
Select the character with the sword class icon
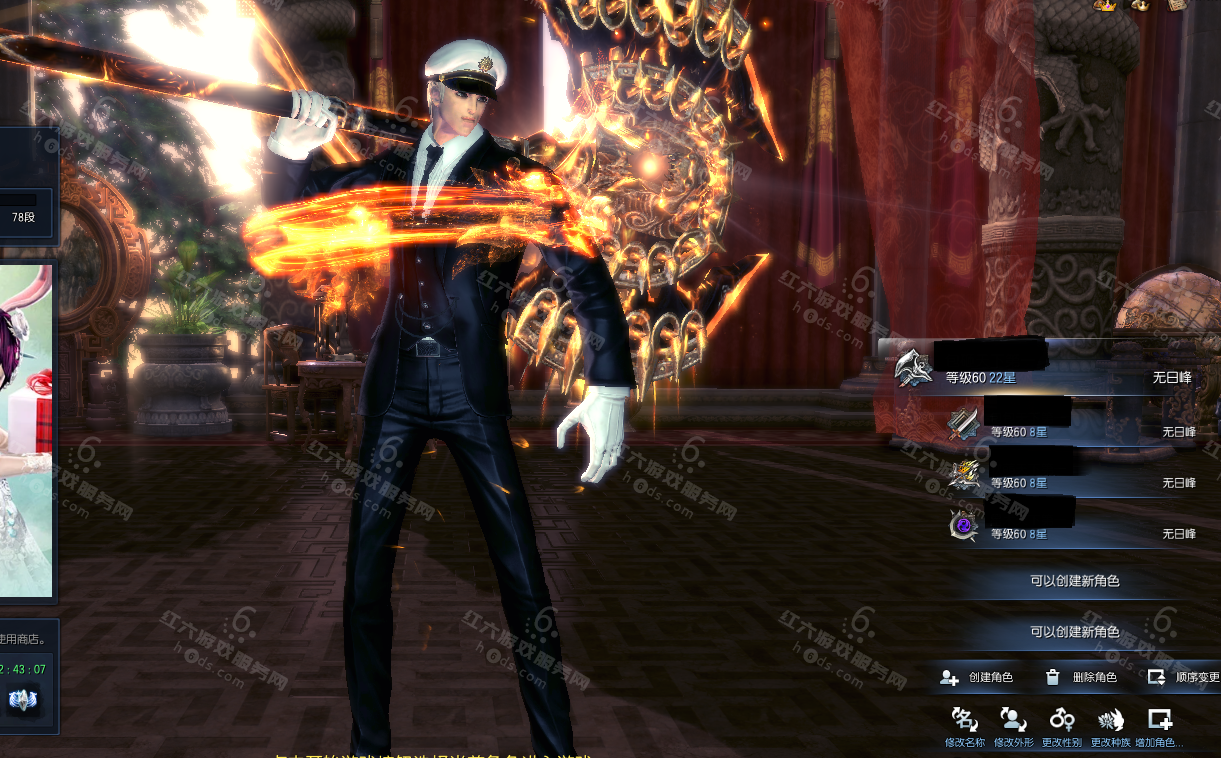click(1070, 424)
